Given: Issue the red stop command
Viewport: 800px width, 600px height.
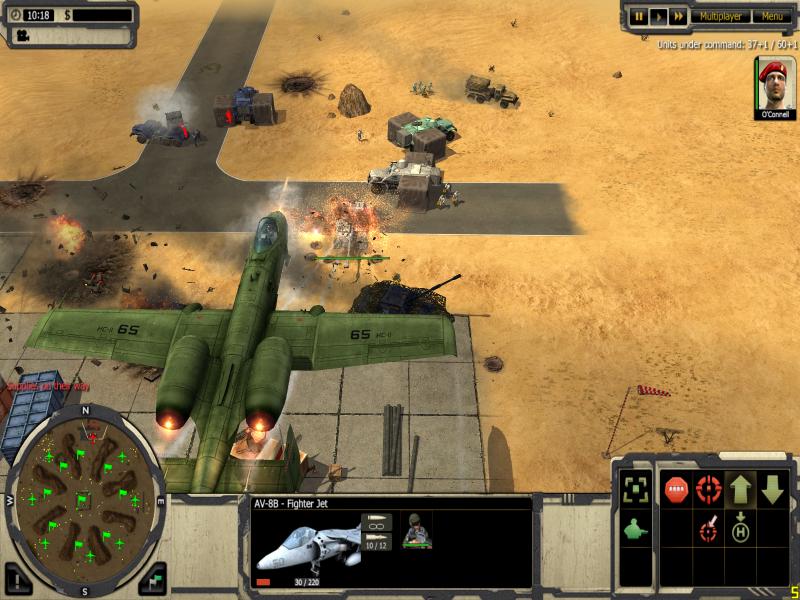Looking at the screenshot, I should [676, 490].
